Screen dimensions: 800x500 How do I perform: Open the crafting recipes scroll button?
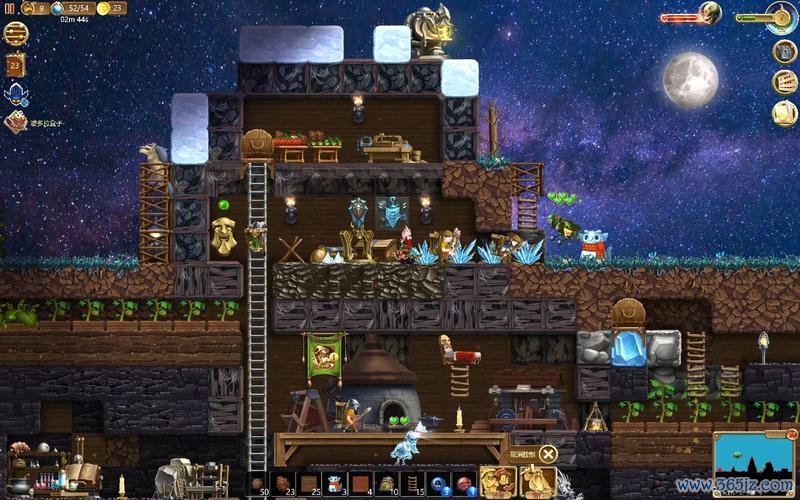point(785,82)
